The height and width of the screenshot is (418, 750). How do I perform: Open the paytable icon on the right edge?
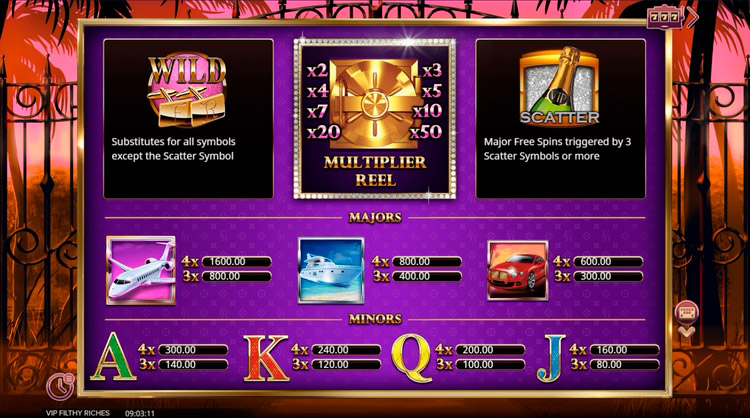pos(686,310)
